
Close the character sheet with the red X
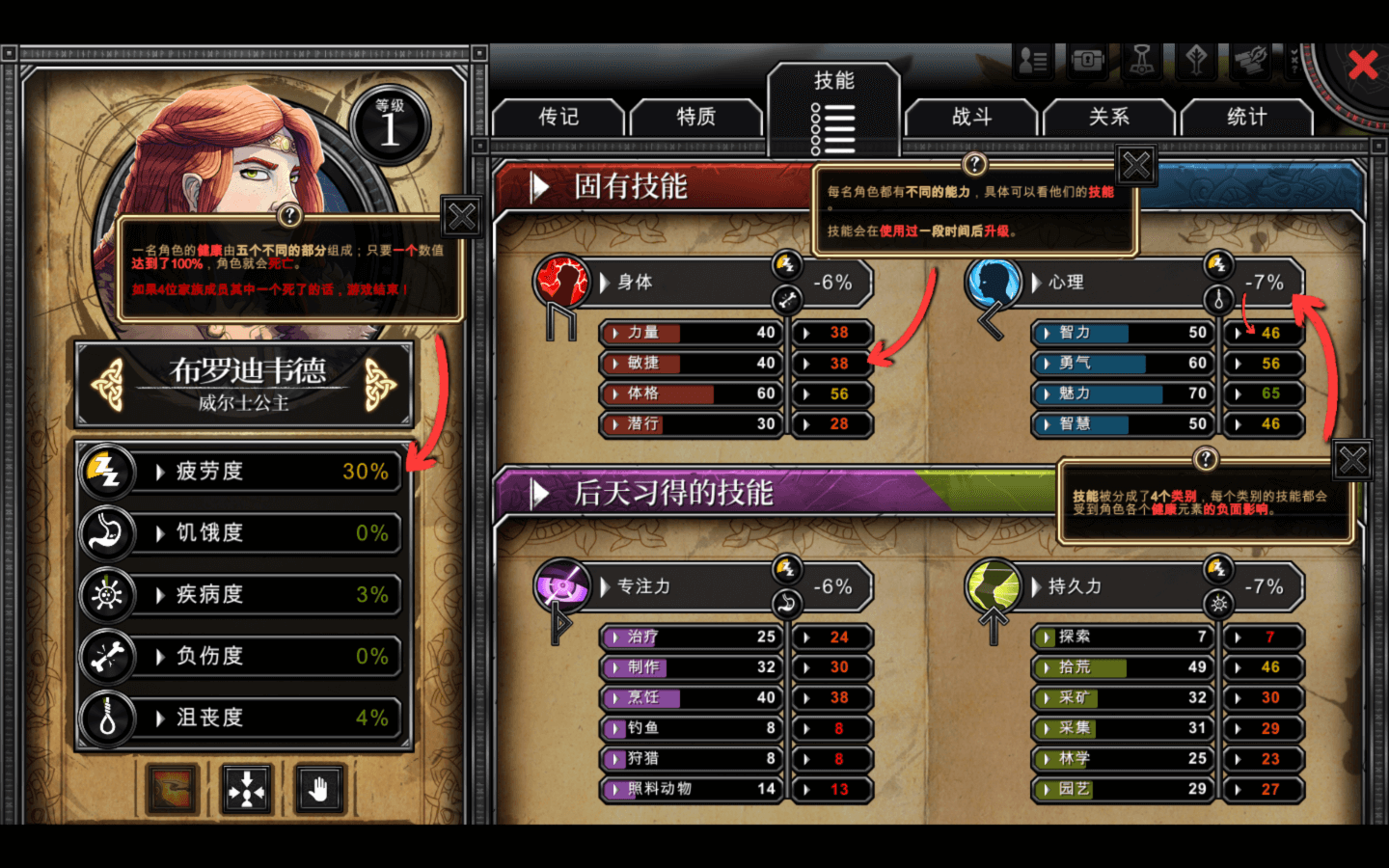[x=1362, y=66]
